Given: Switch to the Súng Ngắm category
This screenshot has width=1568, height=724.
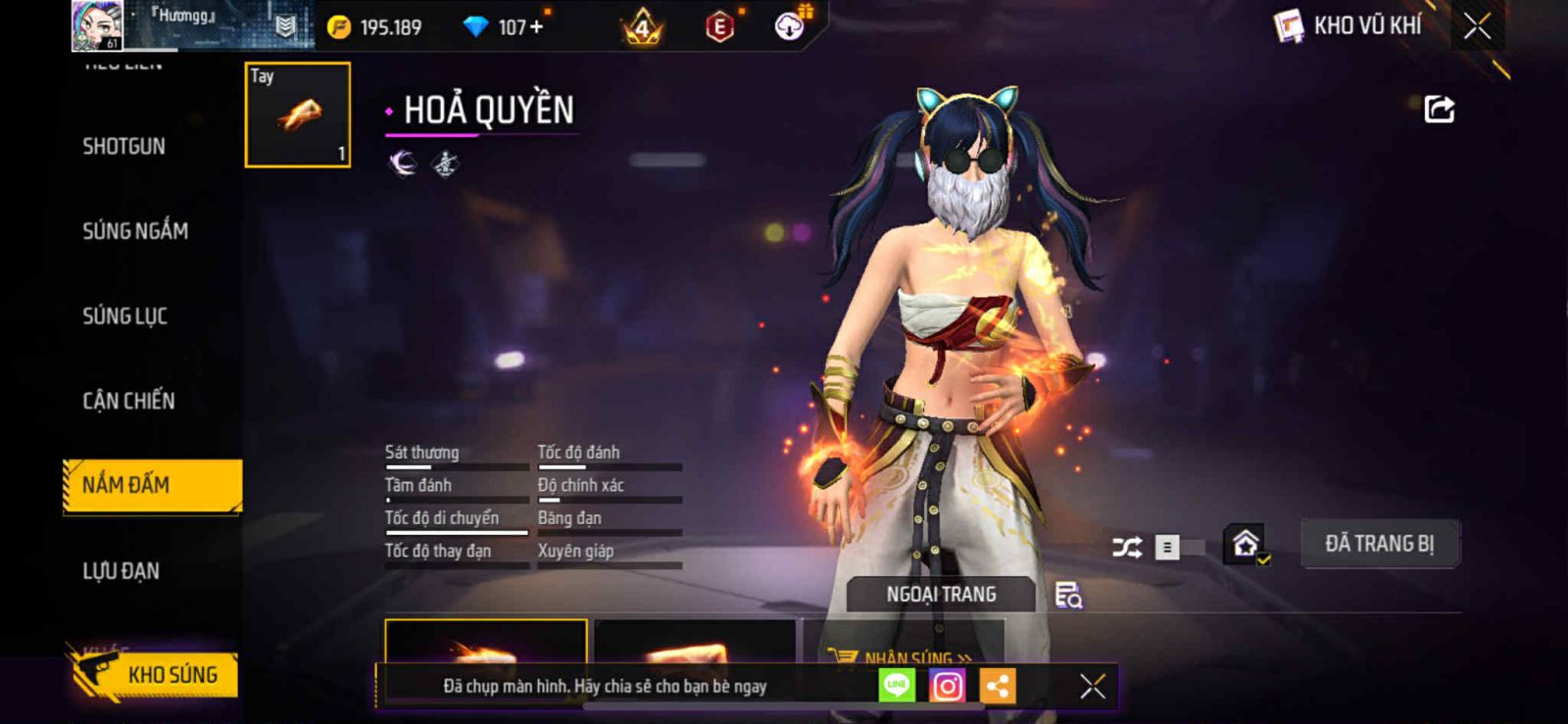Looking at the screenshot, I should click(135, 231).
